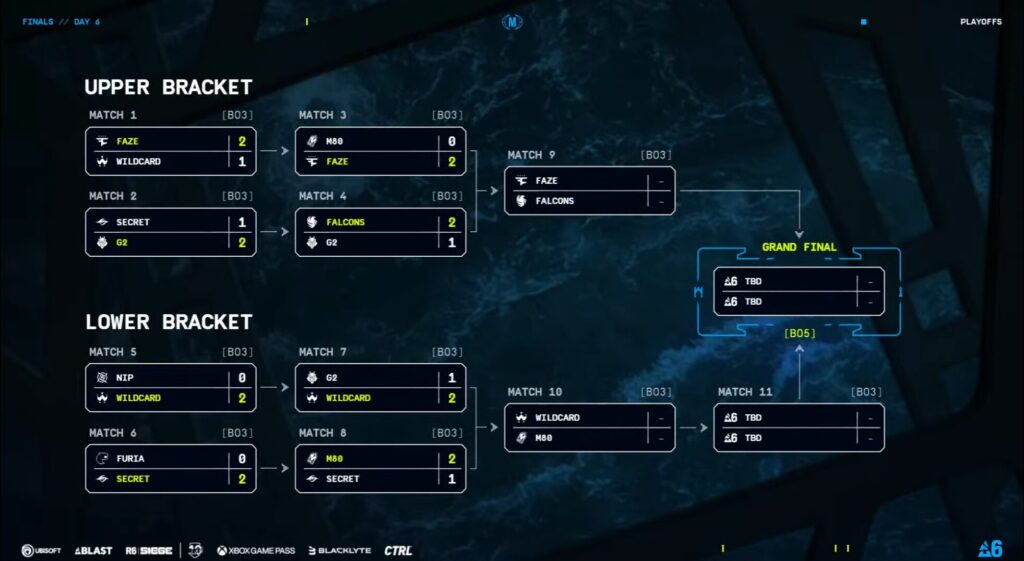View Match 7 G2 vs Wildcard result
The height and width of the screenshot is (561, 1024).
tap(380, 388)
